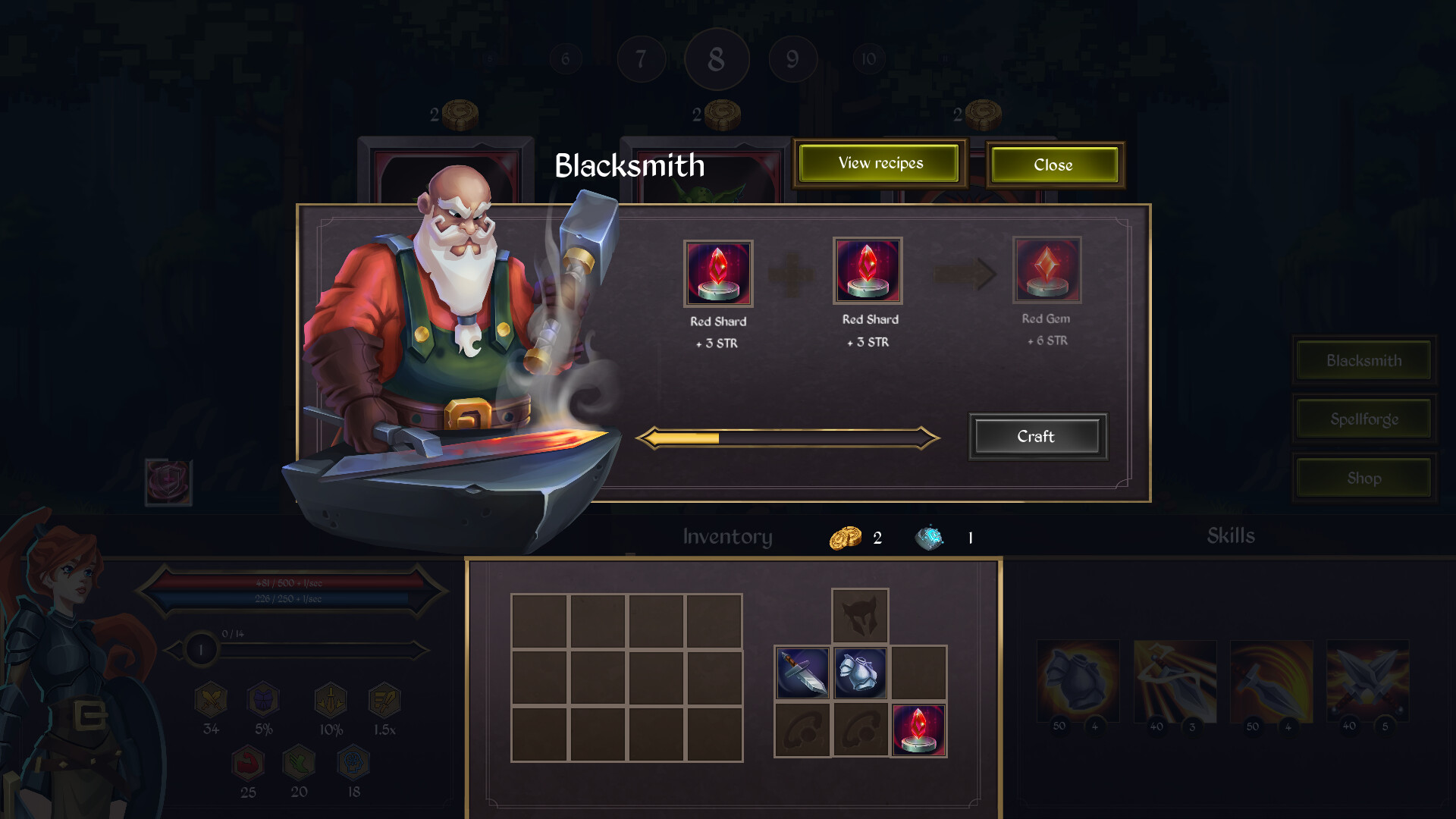Select the armor item in the inventory
Image resolution: width=1456 pixels, height=819 pixels.
pos(860,673)
